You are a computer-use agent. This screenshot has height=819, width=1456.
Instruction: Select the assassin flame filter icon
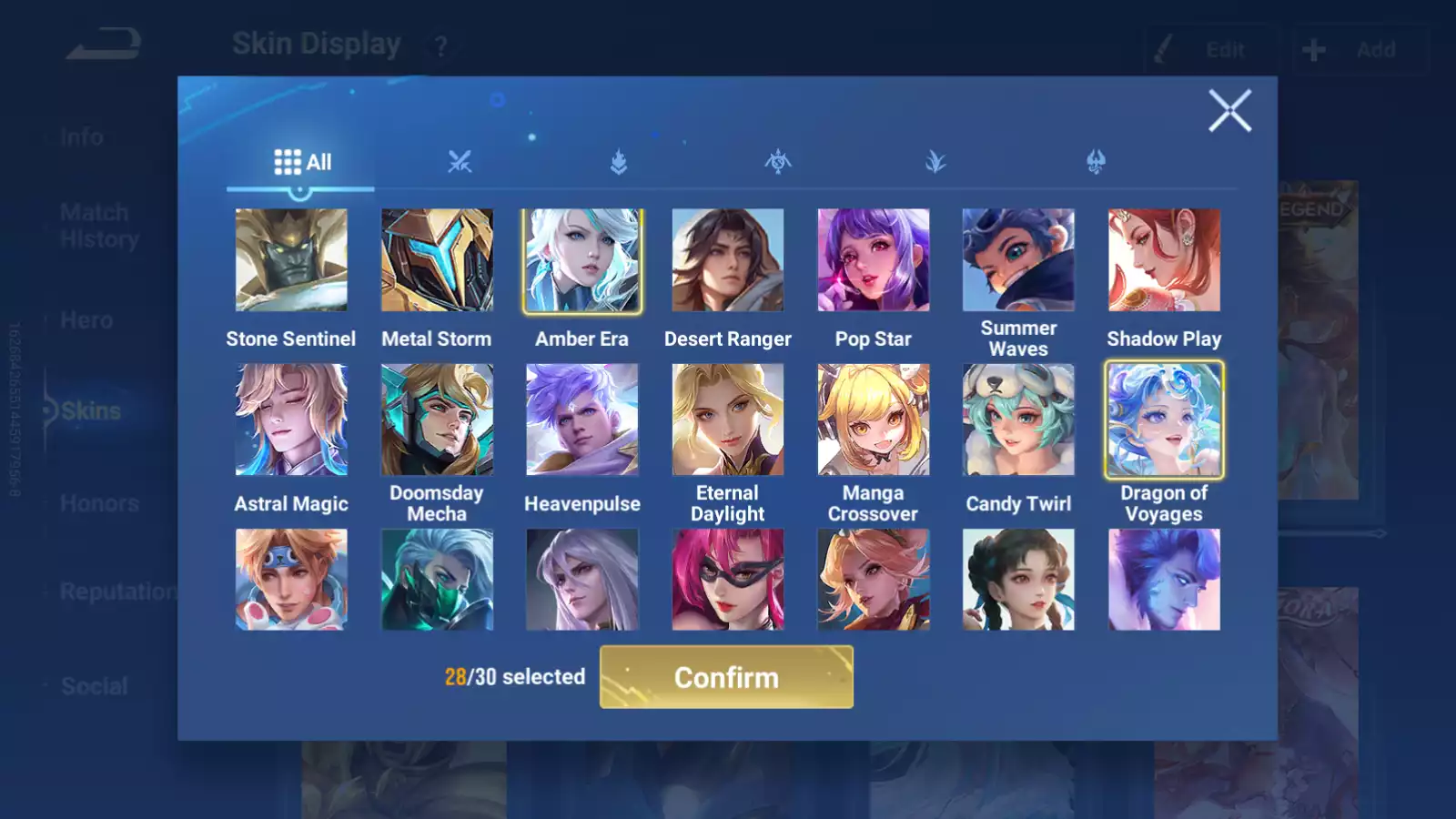pyautogui.click(x=619, y=162)
